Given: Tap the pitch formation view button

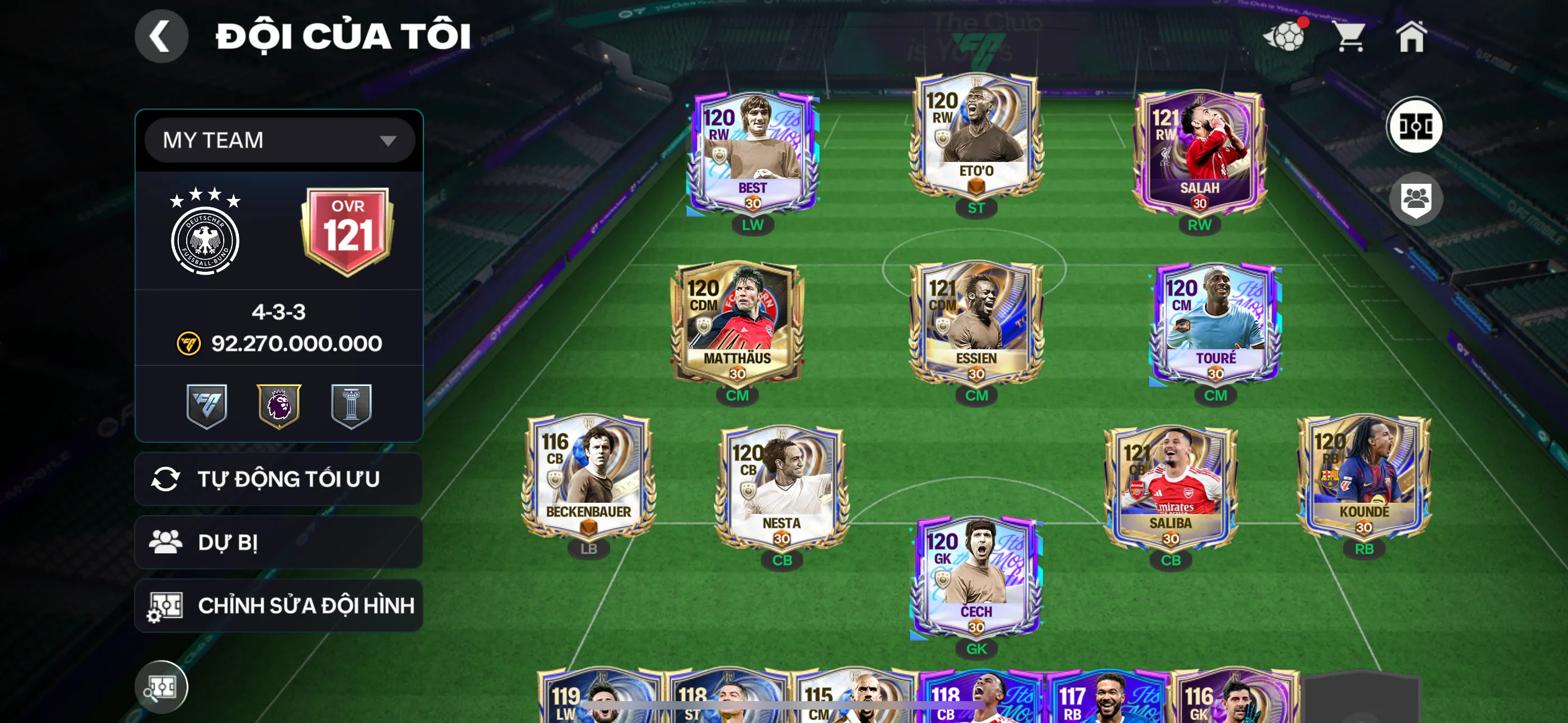Looking at the screenshot, I should (1414, 127).
